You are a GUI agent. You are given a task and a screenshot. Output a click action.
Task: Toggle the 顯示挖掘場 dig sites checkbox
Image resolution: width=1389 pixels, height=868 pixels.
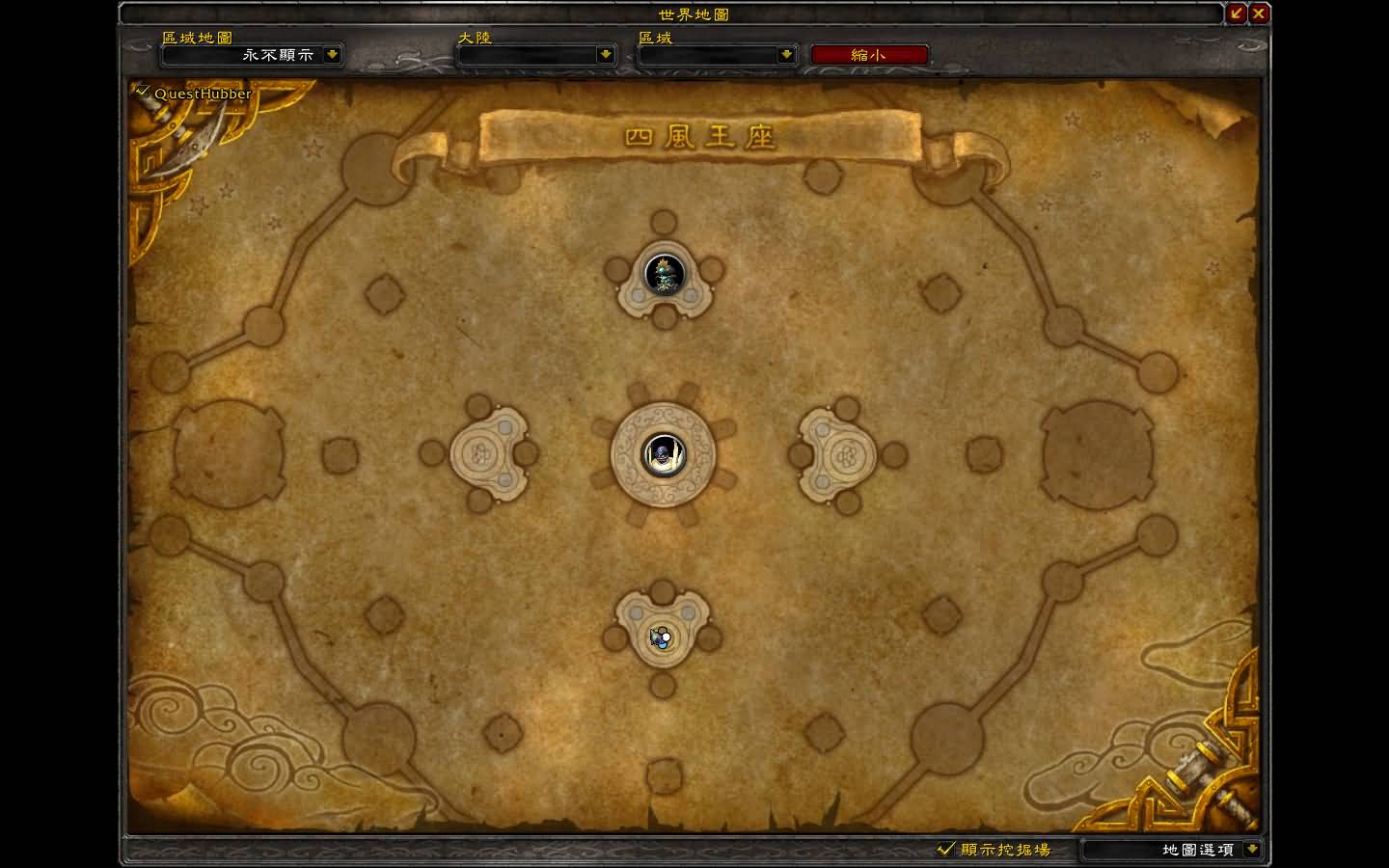pos(945,850)
